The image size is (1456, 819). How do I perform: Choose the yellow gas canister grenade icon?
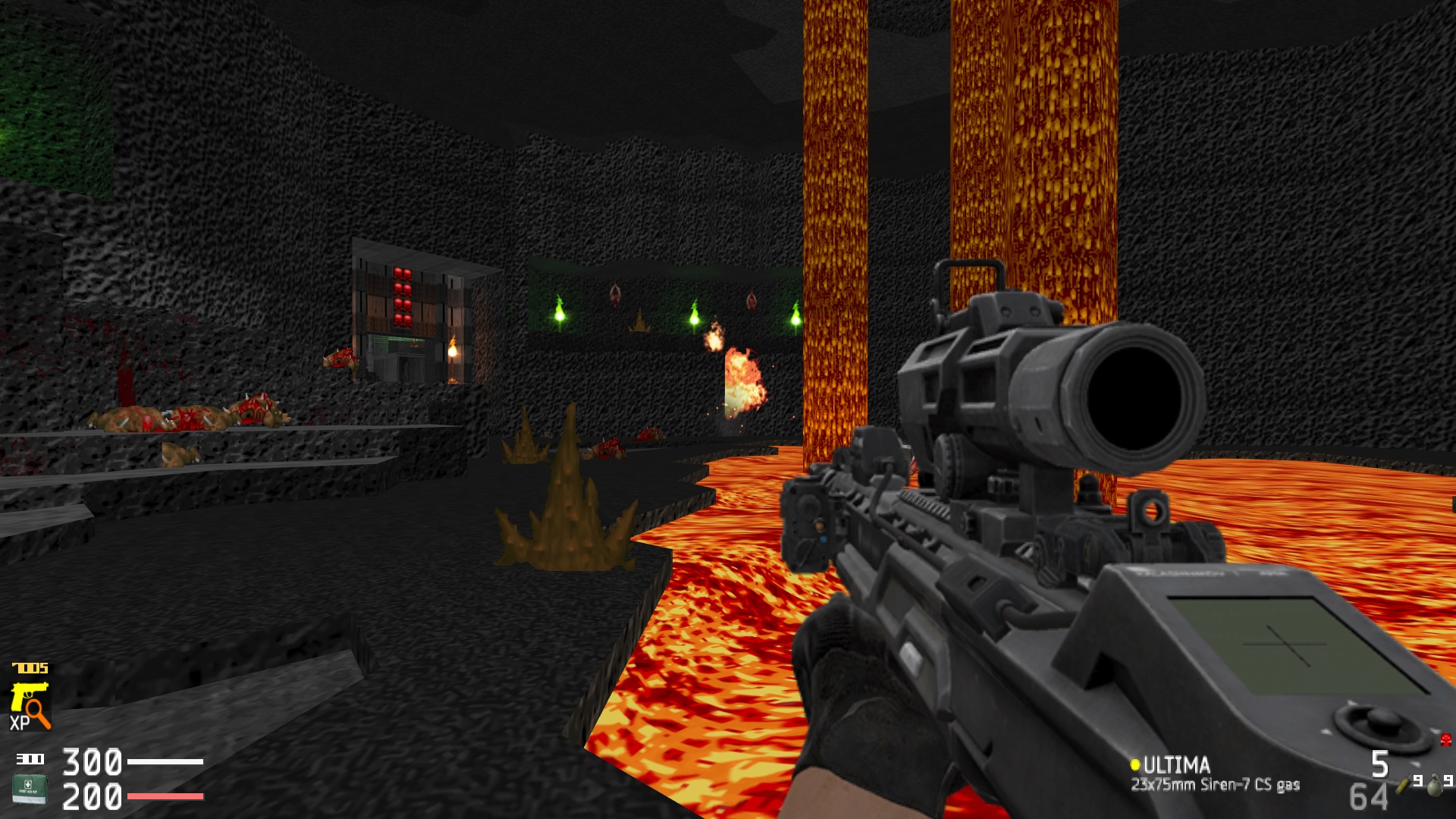(x=1404, y=784)
